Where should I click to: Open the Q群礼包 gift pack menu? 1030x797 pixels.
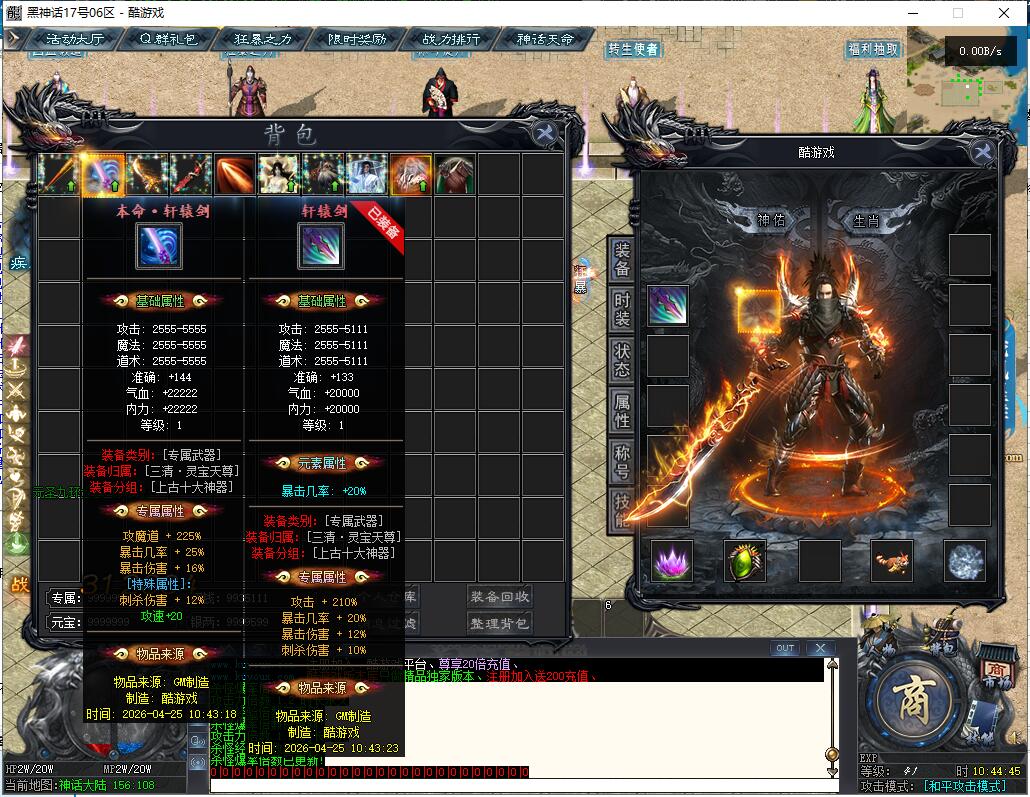point(168,39)
